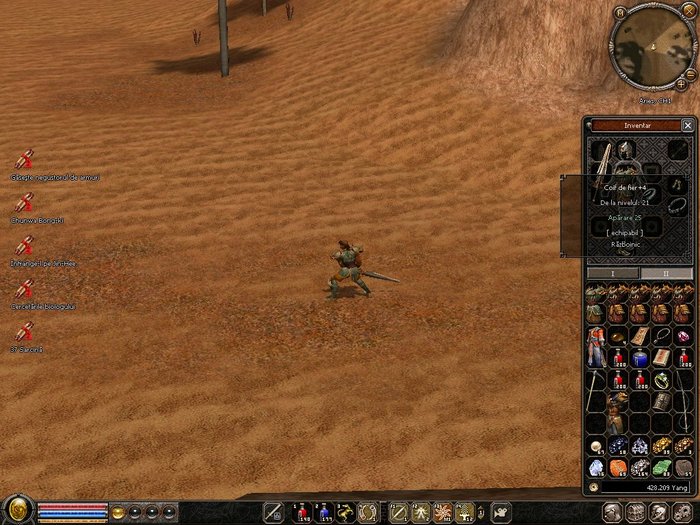Switch to inventory page I
Image resolution: width=700 pixels, height=525 pixels.
pos(612,273)
